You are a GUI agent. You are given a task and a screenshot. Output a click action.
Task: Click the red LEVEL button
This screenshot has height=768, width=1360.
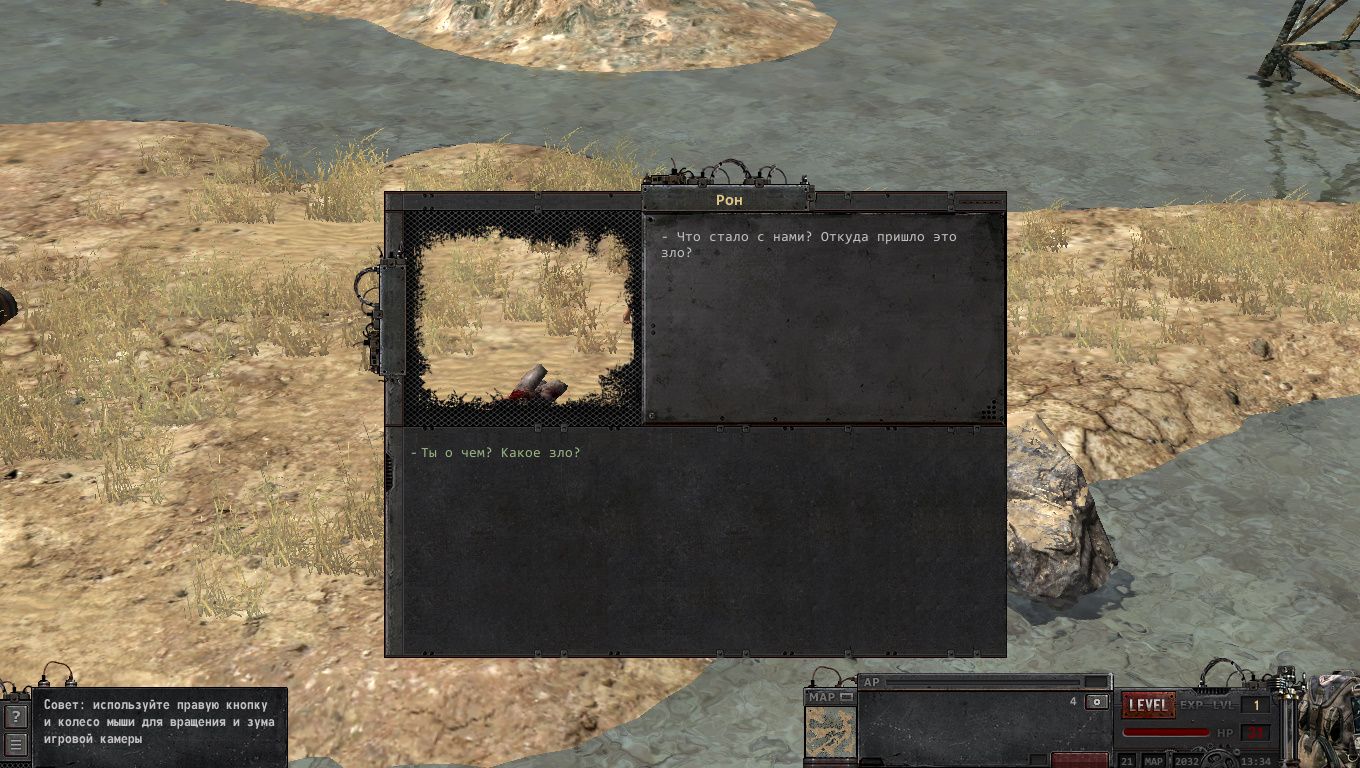point(1148,705)
